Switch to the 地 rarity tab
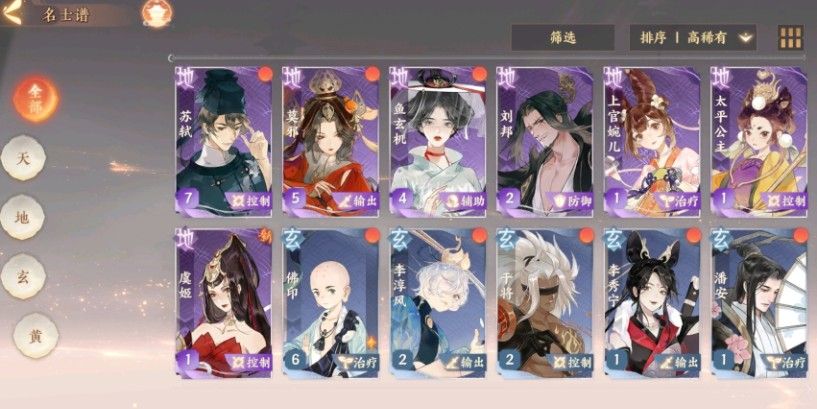Image resolution: width=817 pixels, height=409 pixels. pyautogui.click(x=22, y=215)
